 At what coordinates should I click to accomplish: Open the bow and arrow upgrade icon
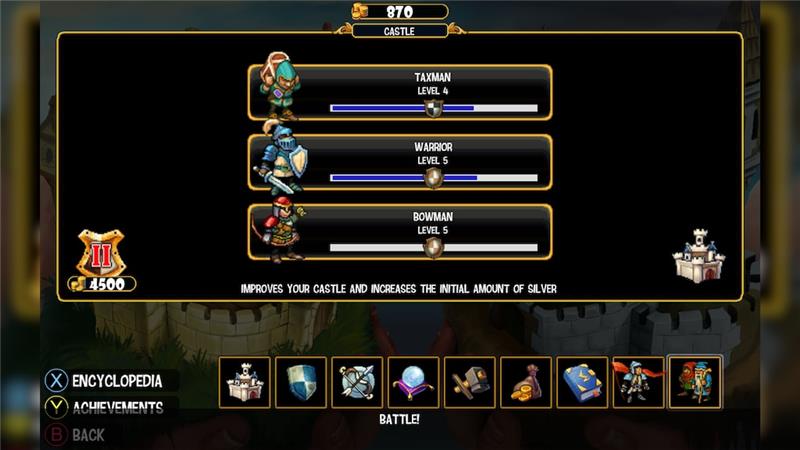click(x=357, y=382)
